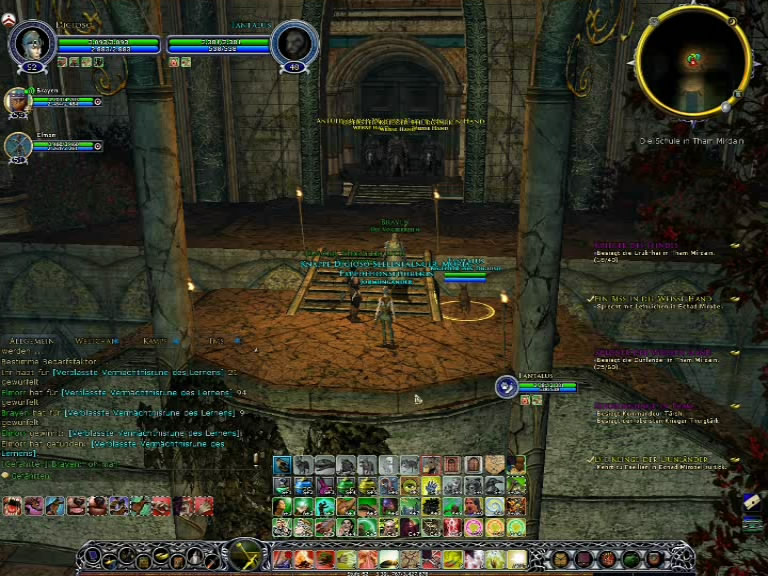Select party member Brayen's portrait
The height and width of the screenshot is (576, 768).
pos(17,101)
